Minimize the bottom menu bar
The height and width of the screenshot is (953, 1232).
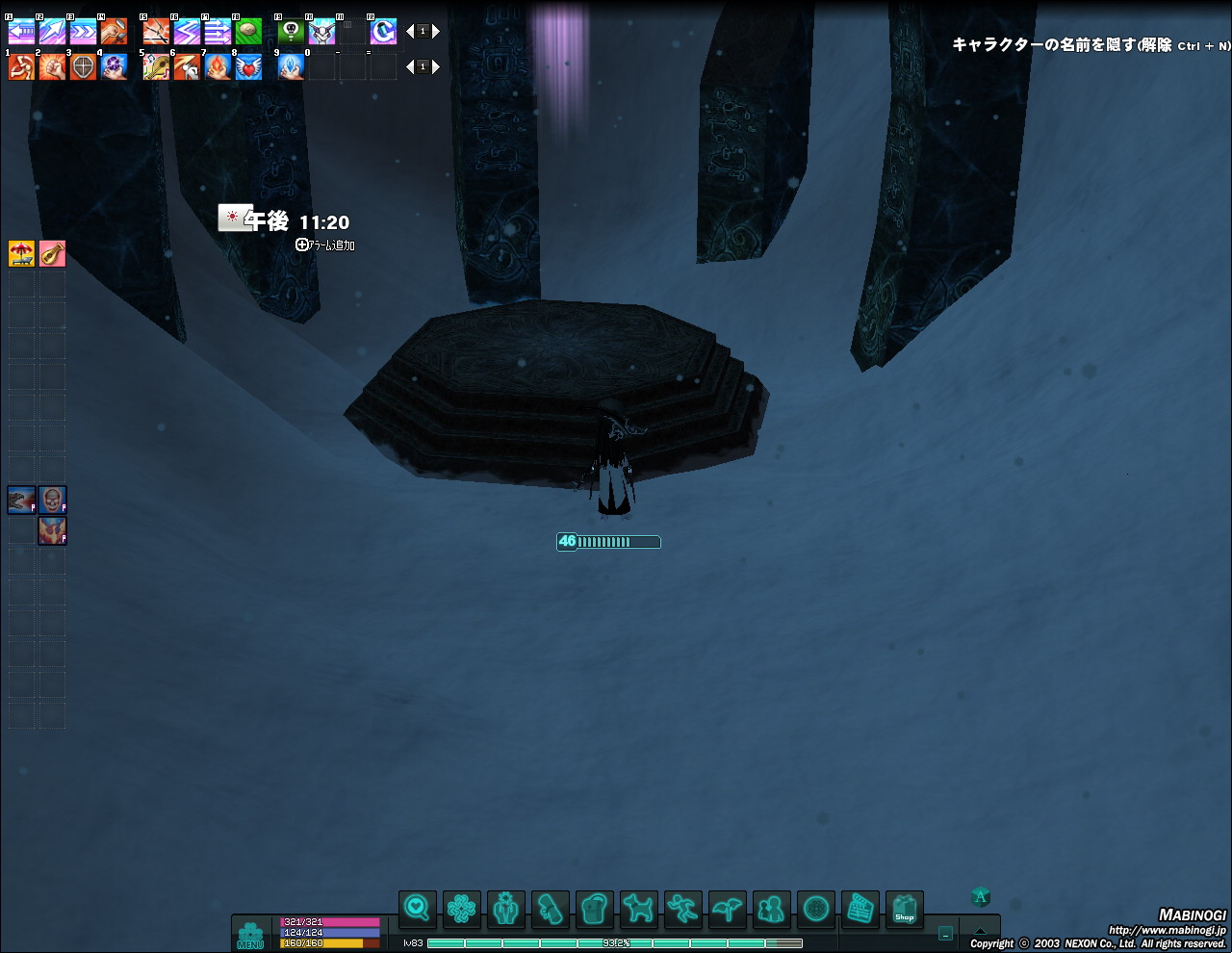coord(945,934)
